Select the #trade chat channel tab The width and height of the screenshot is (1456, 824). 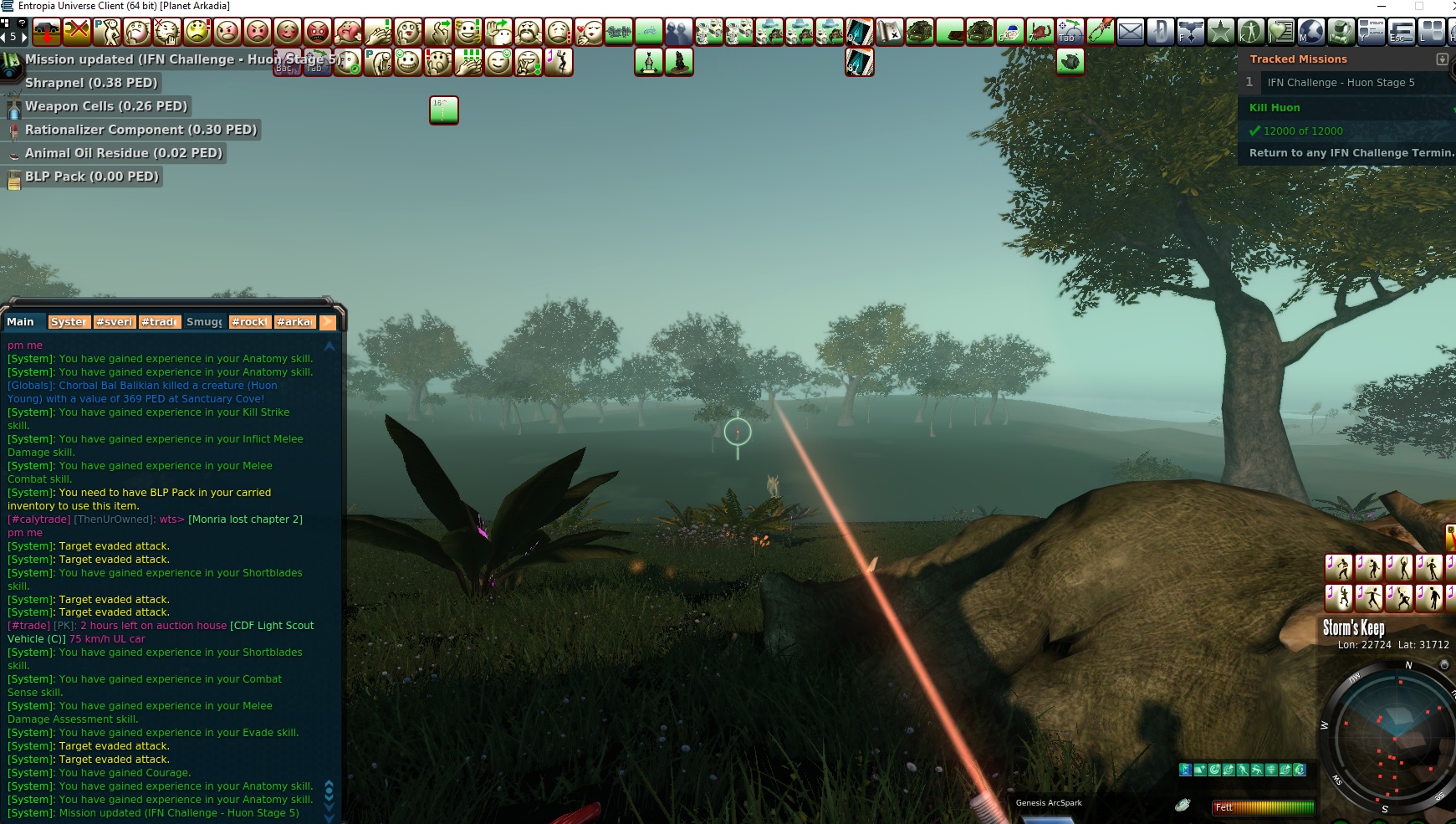tap(159, 322)
